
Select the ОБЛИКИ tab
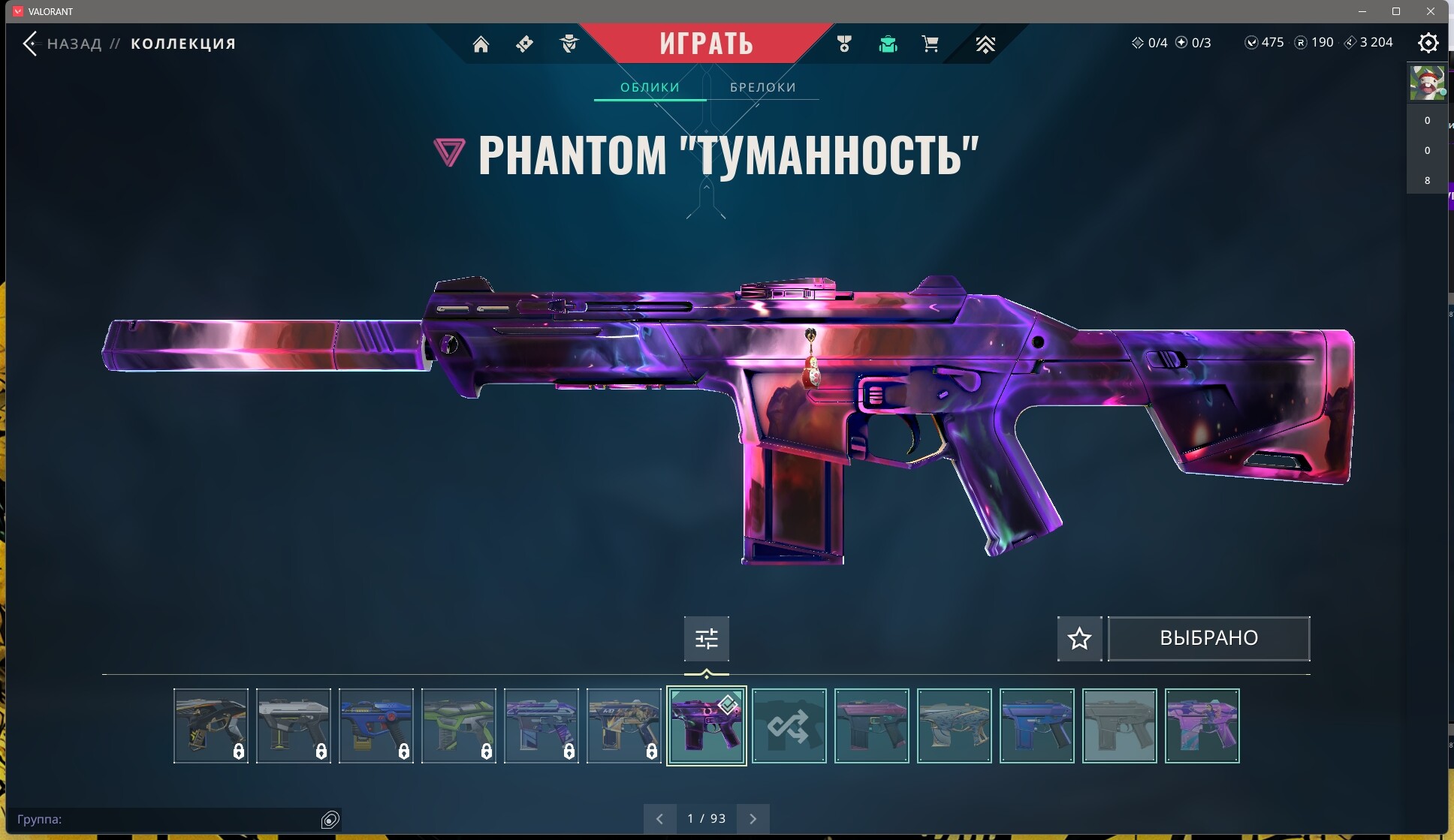coord(650,87)
